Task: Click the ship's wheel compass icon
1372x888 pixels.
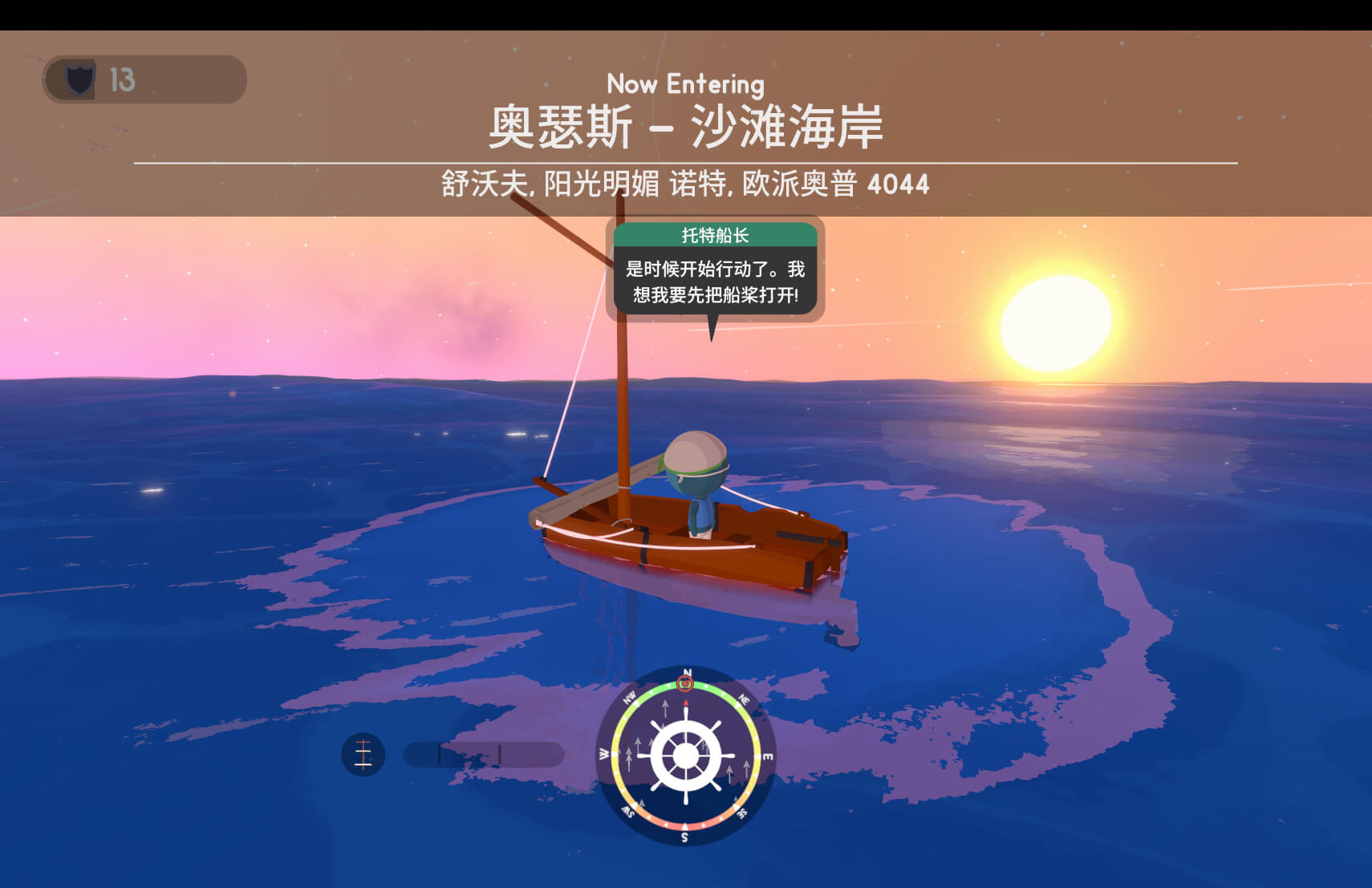Action: [x=686, y=755]
